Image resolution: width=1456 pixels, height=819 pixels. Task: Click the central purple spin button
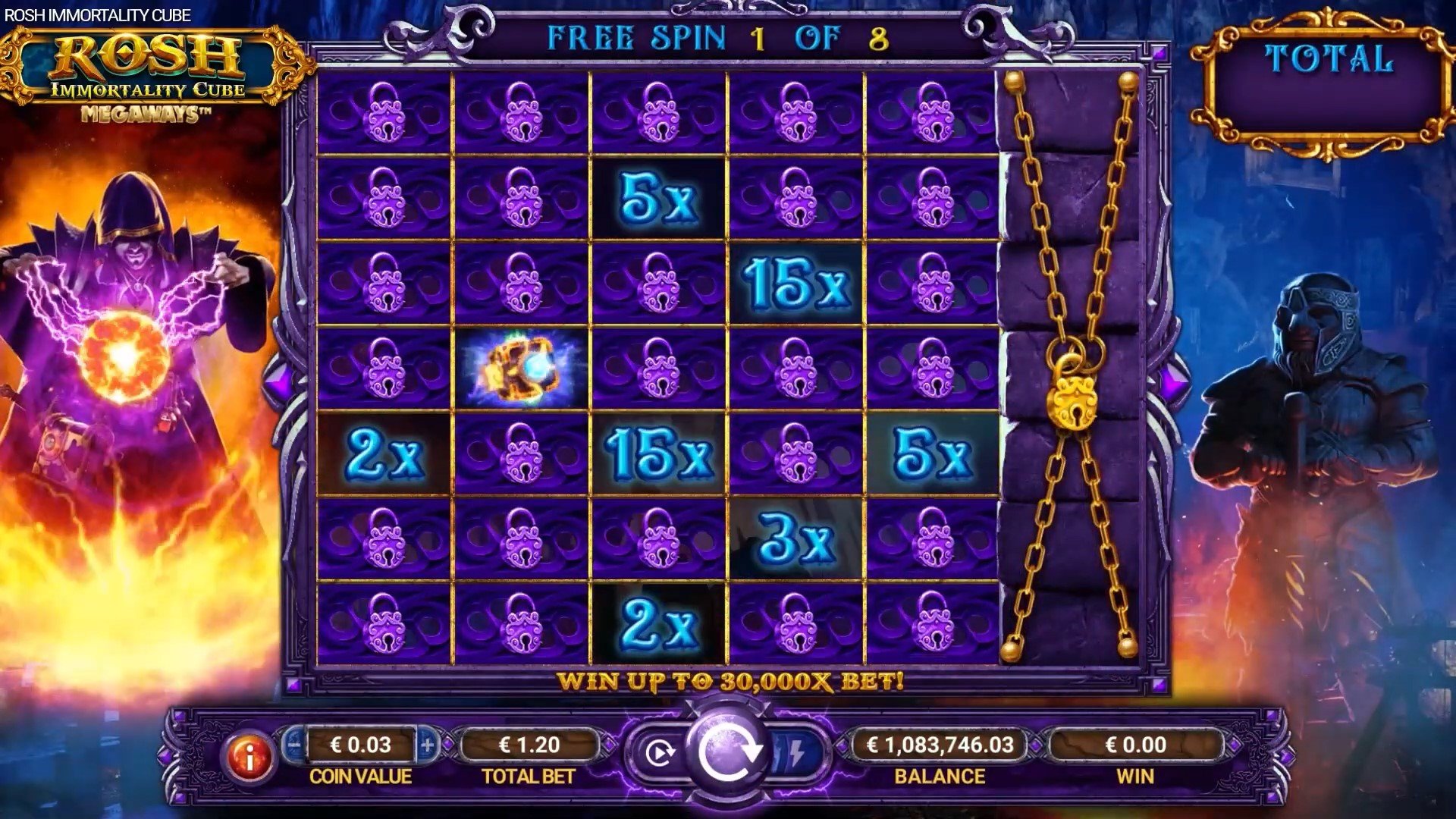click(x=728, y=752)
